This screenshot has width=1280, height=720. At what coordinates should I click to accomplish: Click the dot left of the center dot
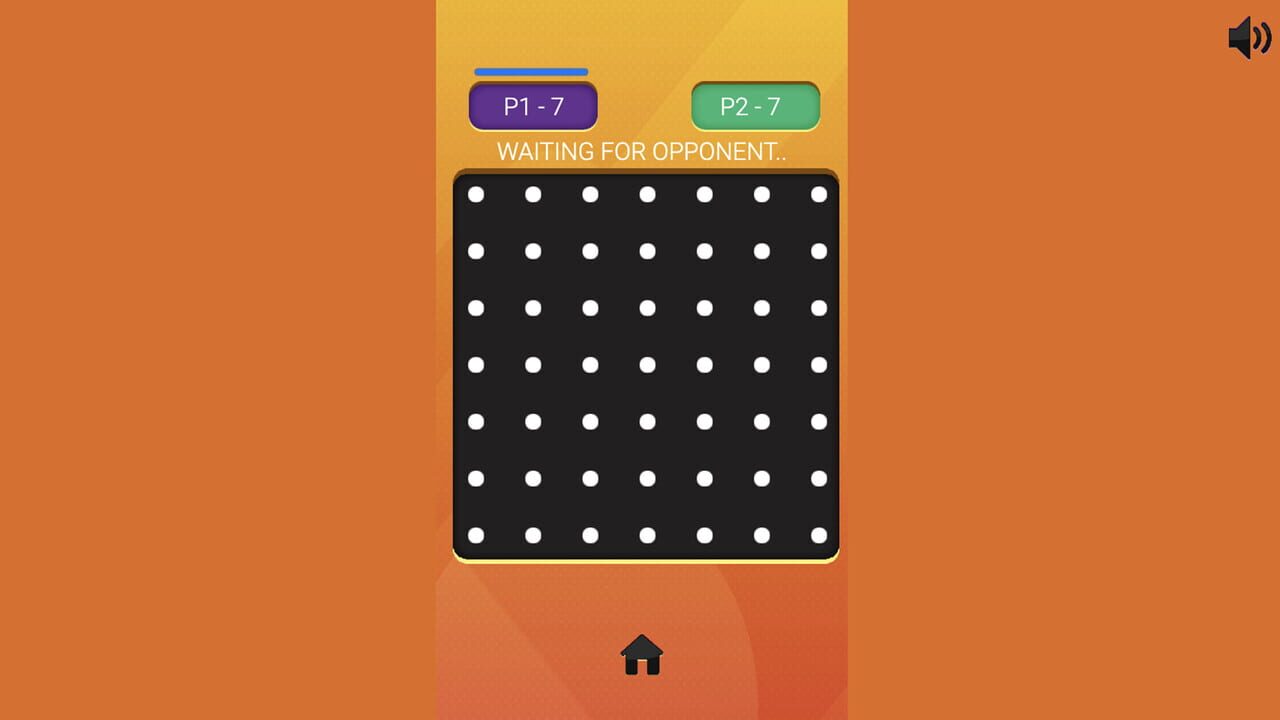(x=590, y=365)
